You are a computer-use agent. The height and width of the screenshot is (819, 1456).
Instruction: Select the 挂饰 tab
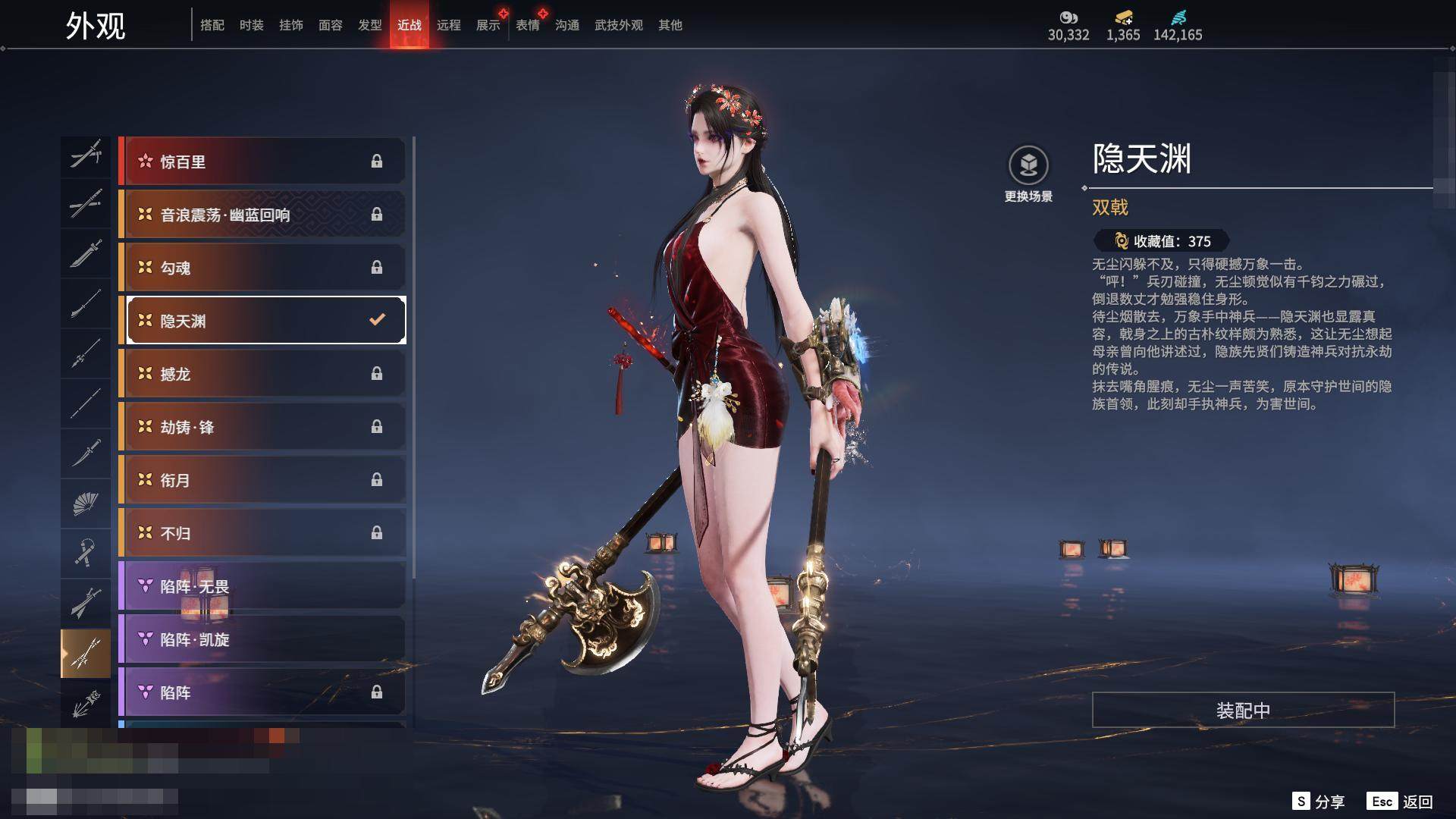pyautogui.click(x=291, y=25)
